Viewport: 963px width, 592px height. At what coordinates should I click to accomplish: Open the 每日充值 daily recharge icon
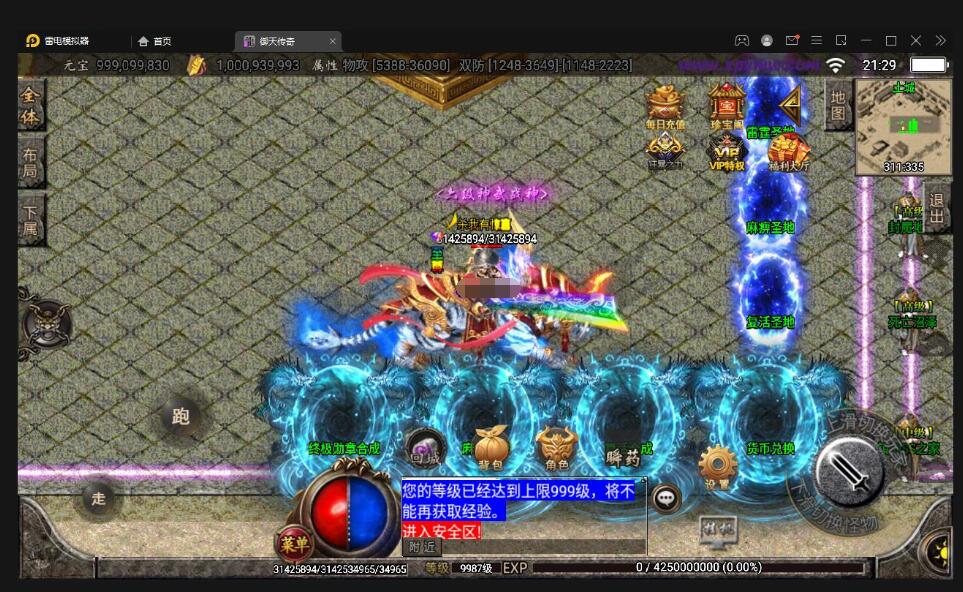(665, 104)
